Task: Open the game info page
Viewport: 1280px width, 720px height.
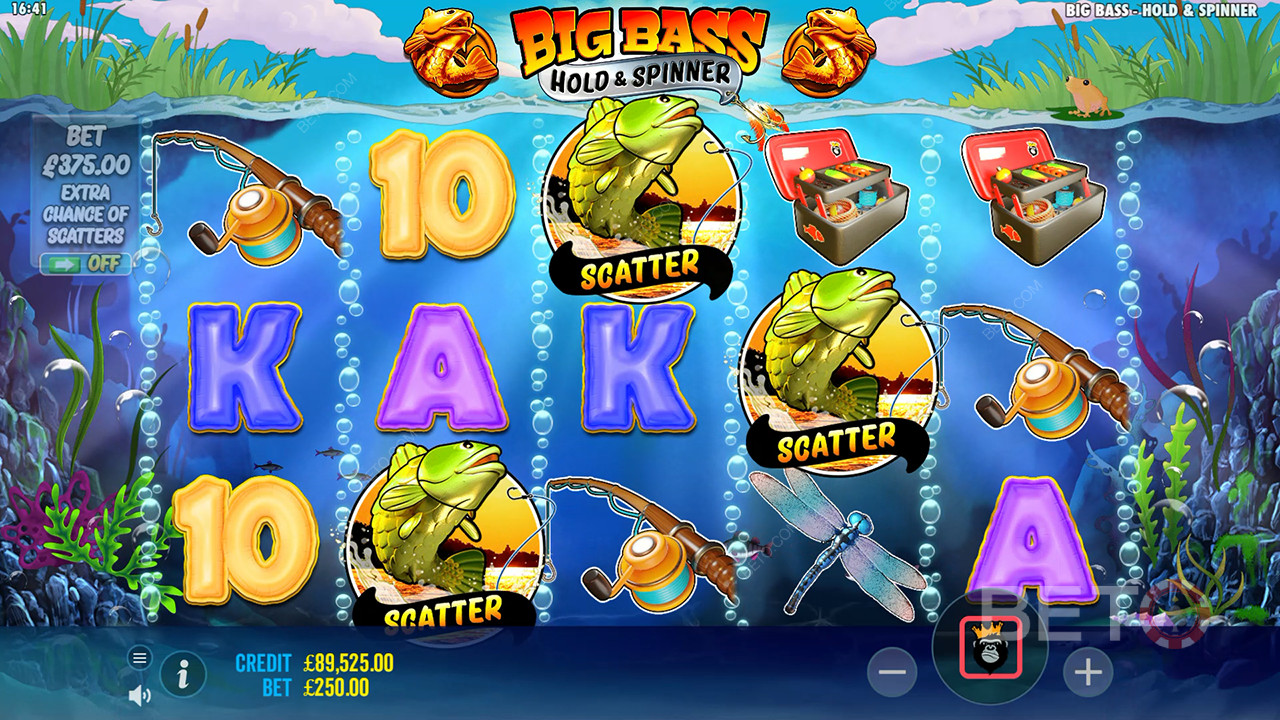Action: (182, 675)
